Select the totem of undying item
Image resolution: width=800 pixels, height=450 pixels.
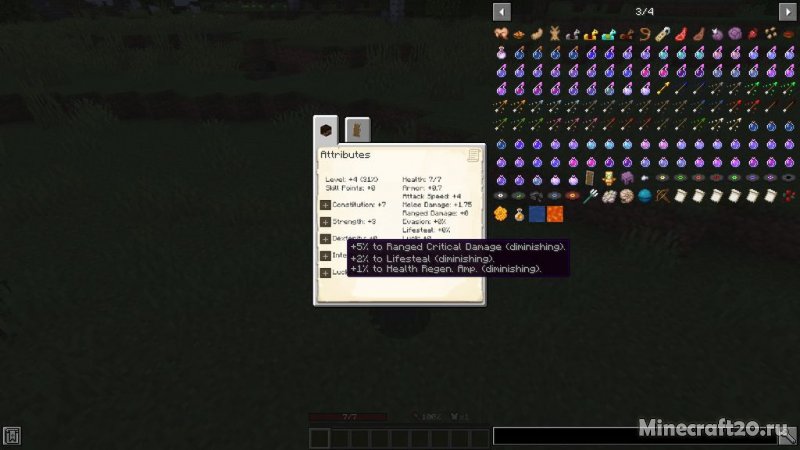coord(609,178)
